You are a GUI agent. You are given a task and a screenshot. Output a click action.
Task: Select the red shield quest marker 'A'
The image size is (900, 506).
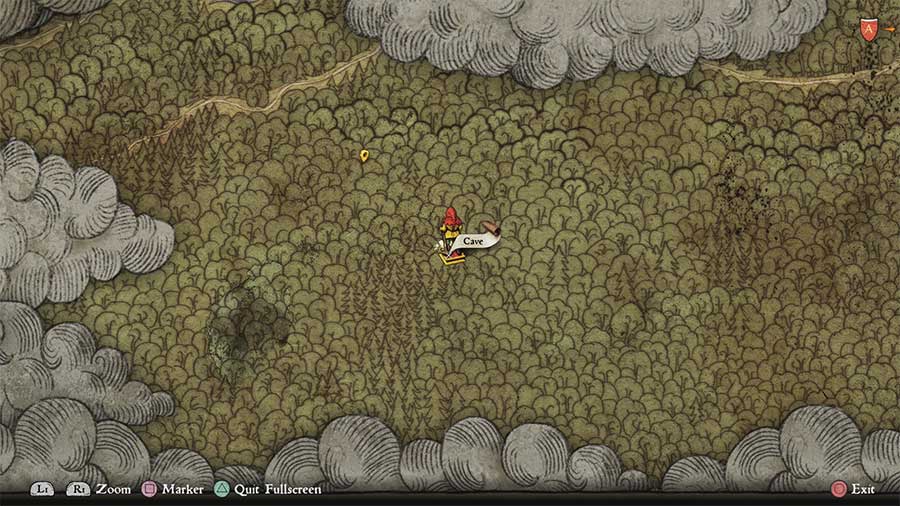coord(866,30)
